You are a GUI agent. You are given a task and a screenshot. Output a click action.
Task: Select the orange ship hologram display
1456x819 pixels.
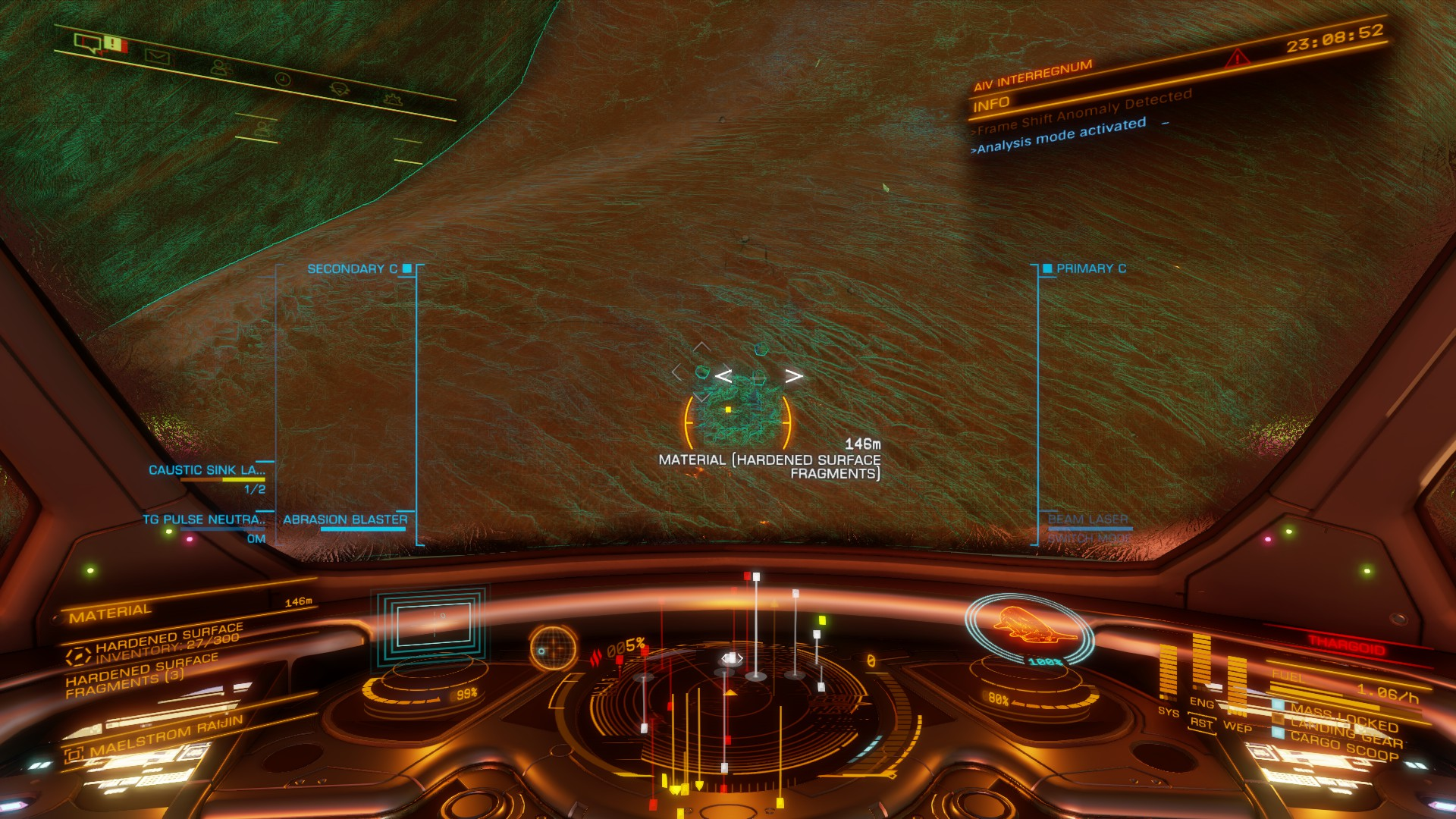click(x=1031, y=623)
